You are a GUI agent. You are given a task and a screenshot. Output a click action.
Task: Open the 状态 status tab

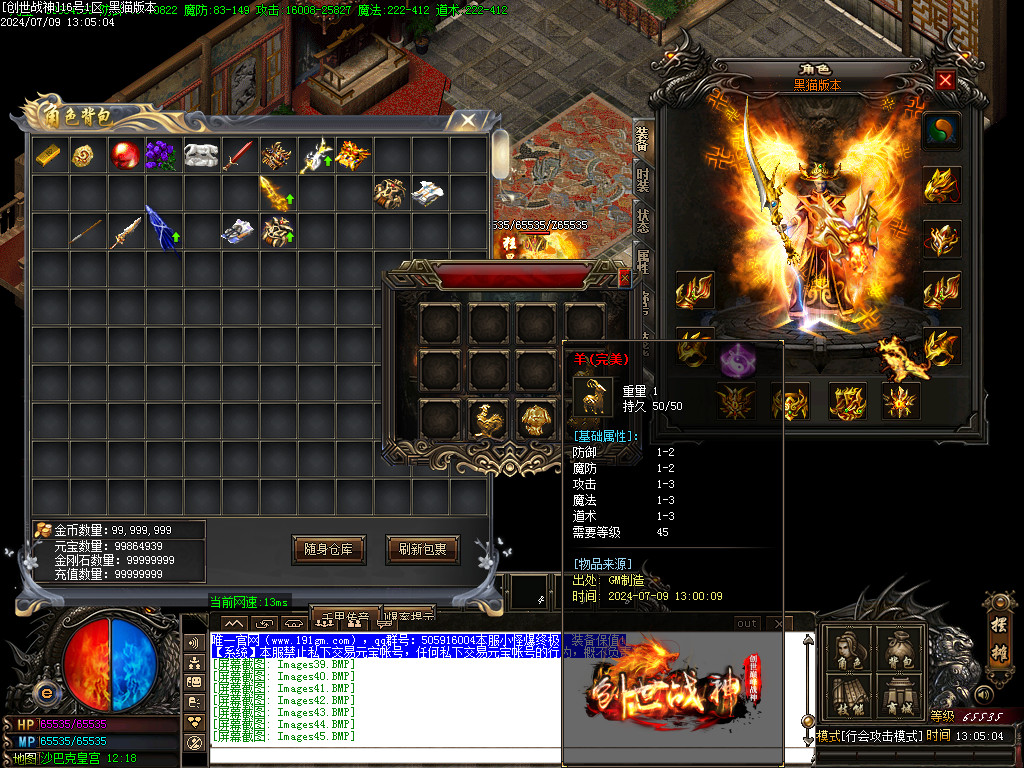[643, 221]
